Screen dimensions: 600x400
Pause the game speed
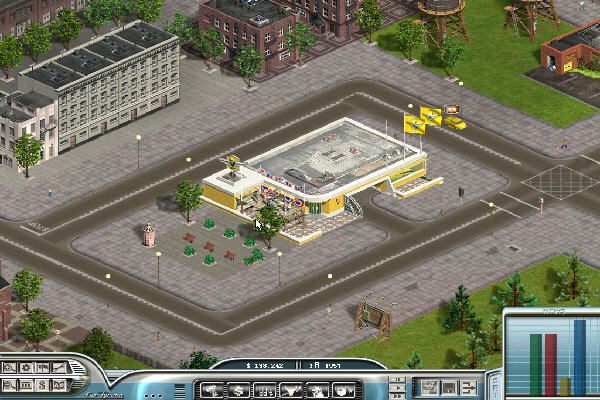(x=399, y=378)
